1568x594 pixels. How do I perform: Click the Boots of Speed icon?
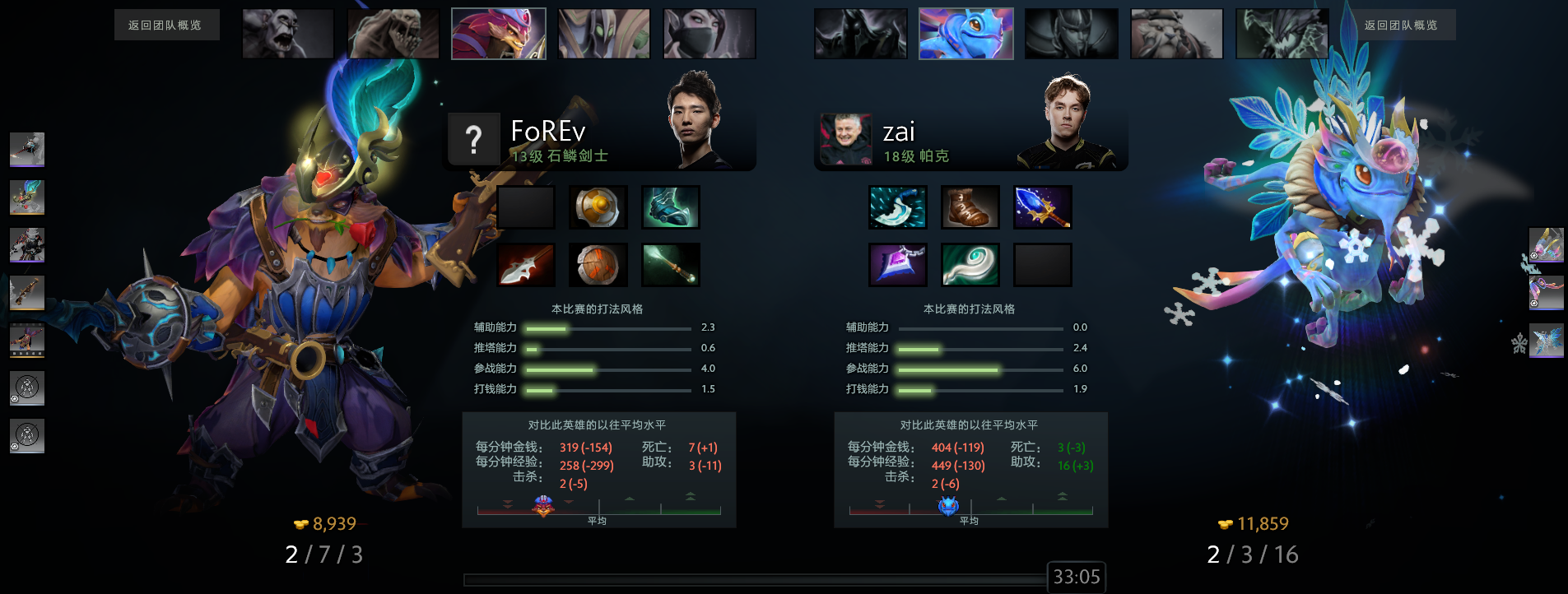(970, 207)
